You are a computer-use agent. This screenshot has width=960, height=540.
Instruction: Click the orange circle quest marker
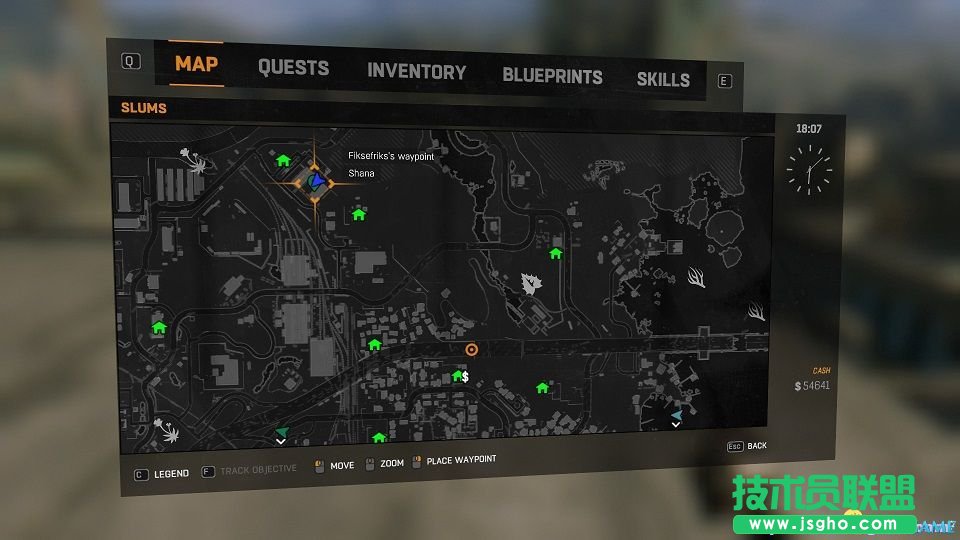(x=472, y=349)
